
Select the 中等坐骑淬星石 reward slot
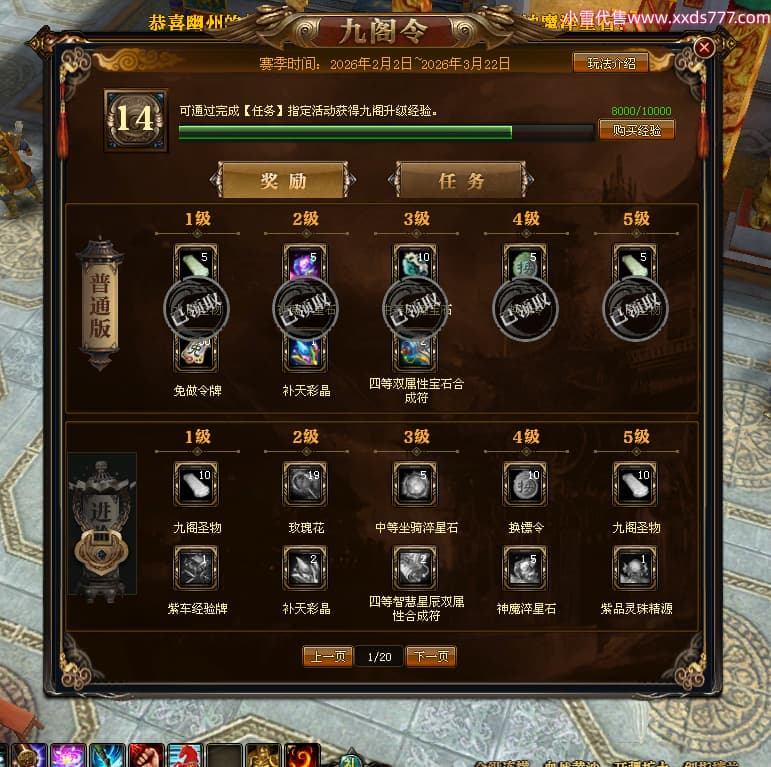click(x=414, y=483)
